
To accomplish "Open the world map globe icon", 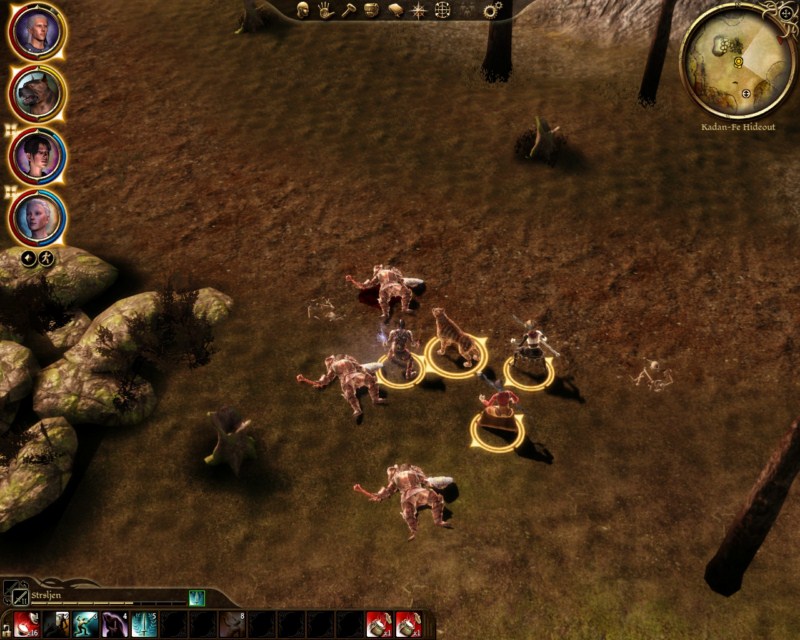I will coord(442,10).
